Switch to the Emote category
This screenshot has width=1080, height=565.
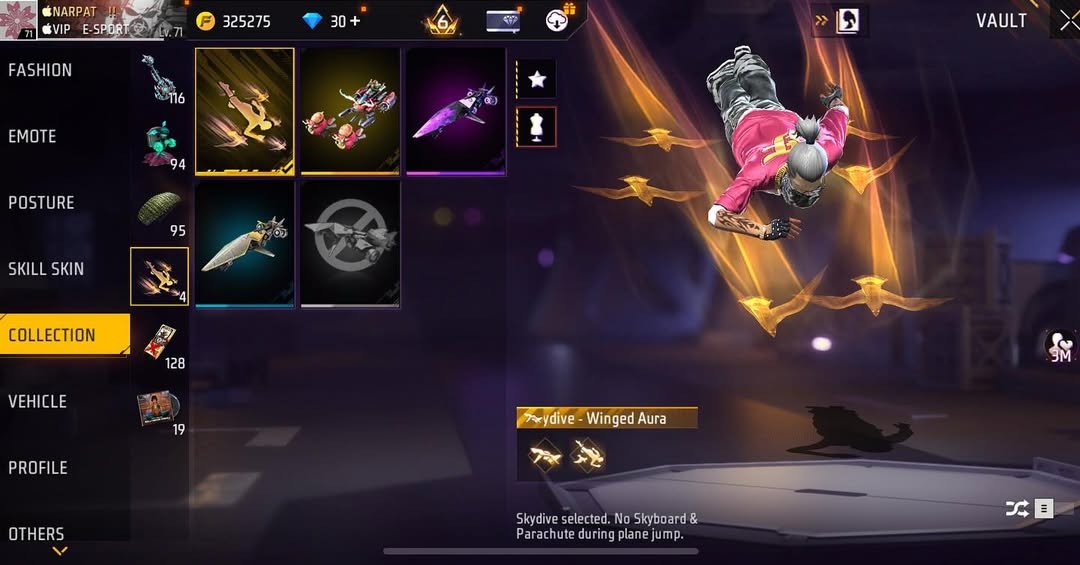33,137
